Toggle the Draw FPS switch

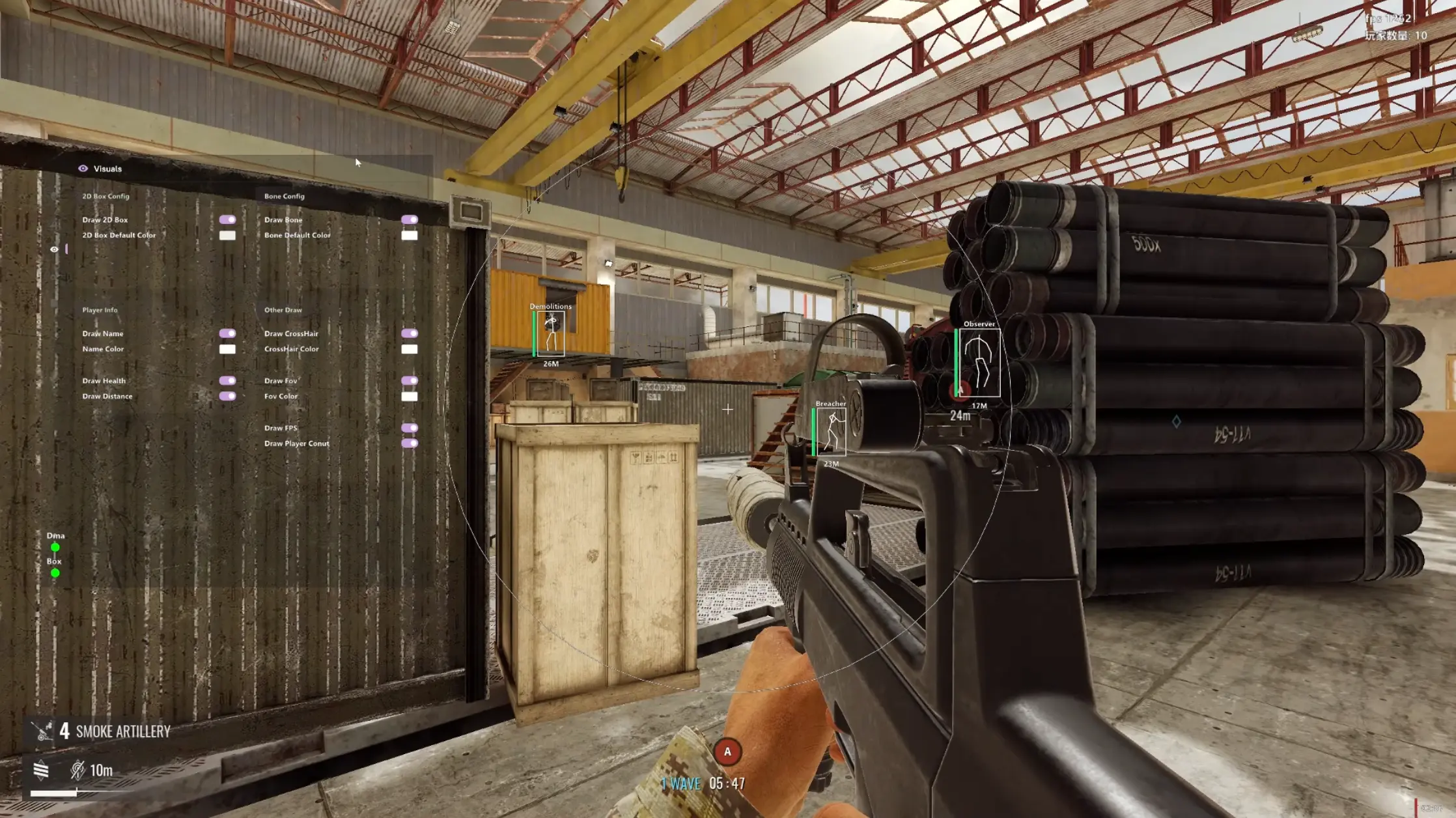(410, 428)
